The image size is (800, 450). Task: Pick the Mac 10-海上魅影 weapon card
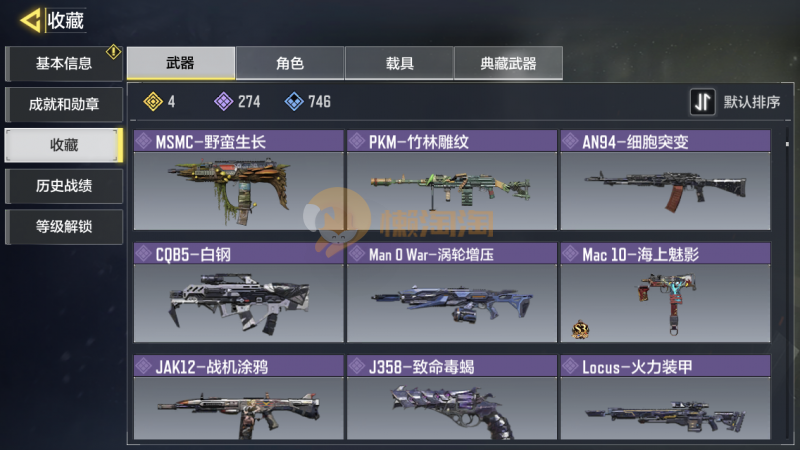click(665, 297)
